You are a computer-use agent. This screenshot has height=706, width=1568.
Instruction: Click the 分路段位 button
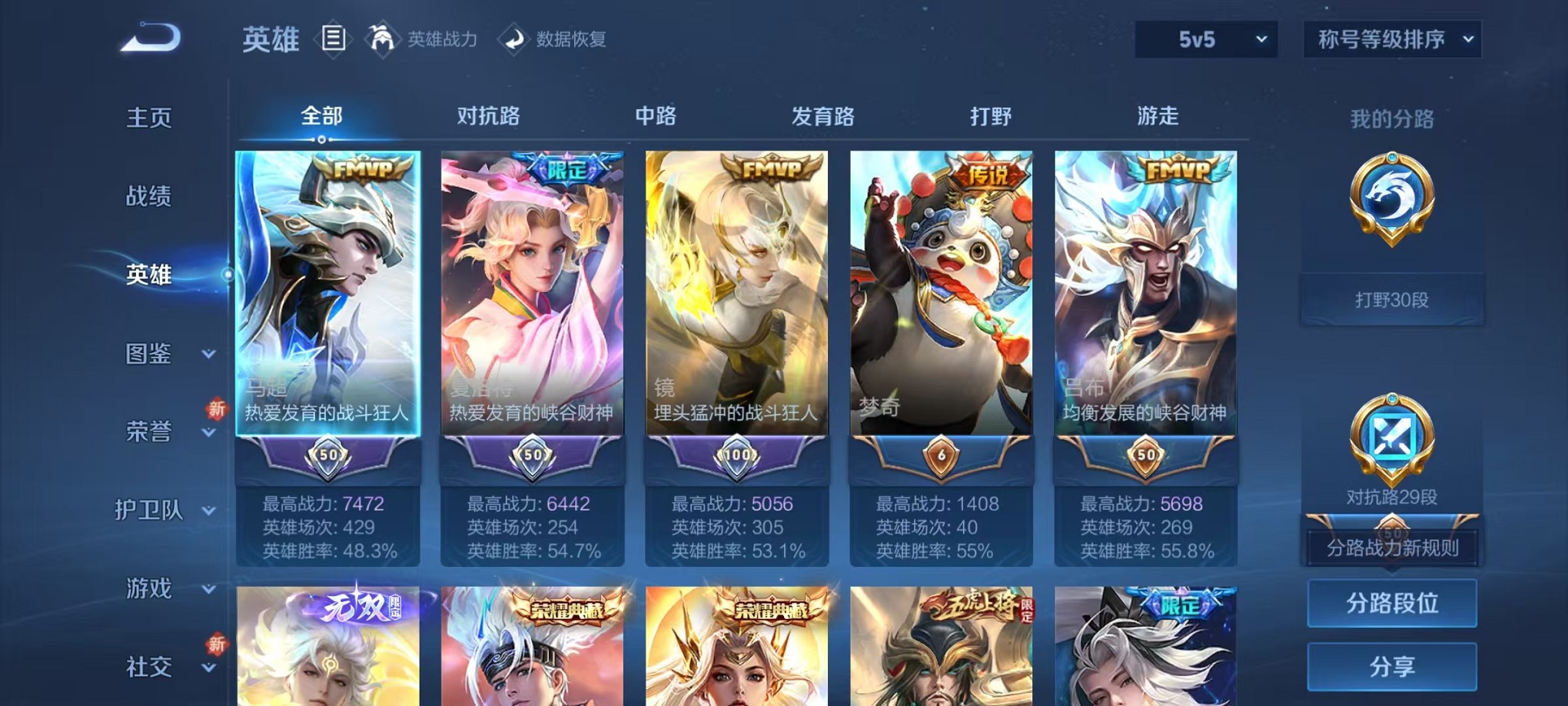point(1391,603)
